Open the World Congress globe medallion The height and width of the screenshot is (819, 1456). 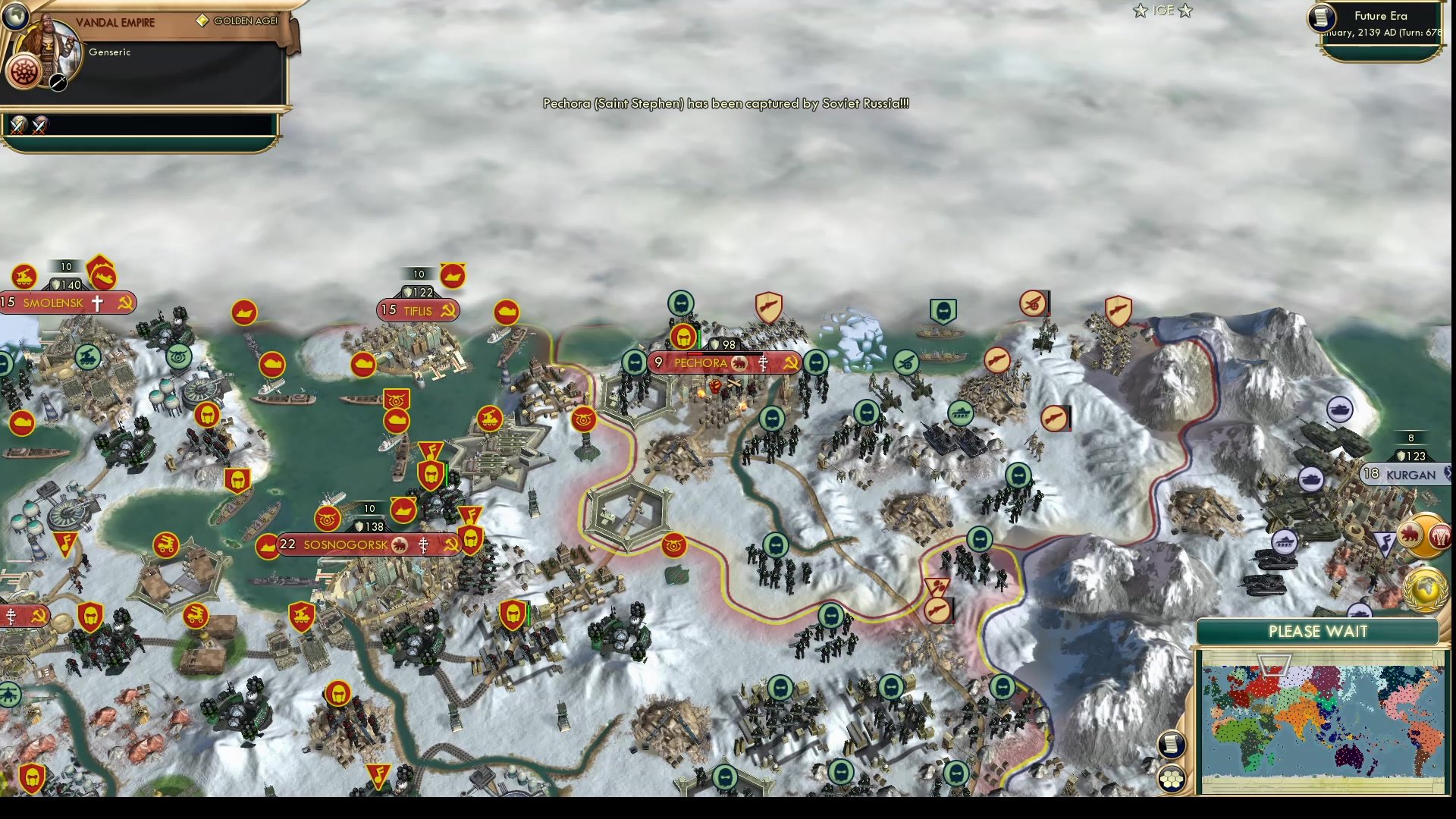(1426, 588)
